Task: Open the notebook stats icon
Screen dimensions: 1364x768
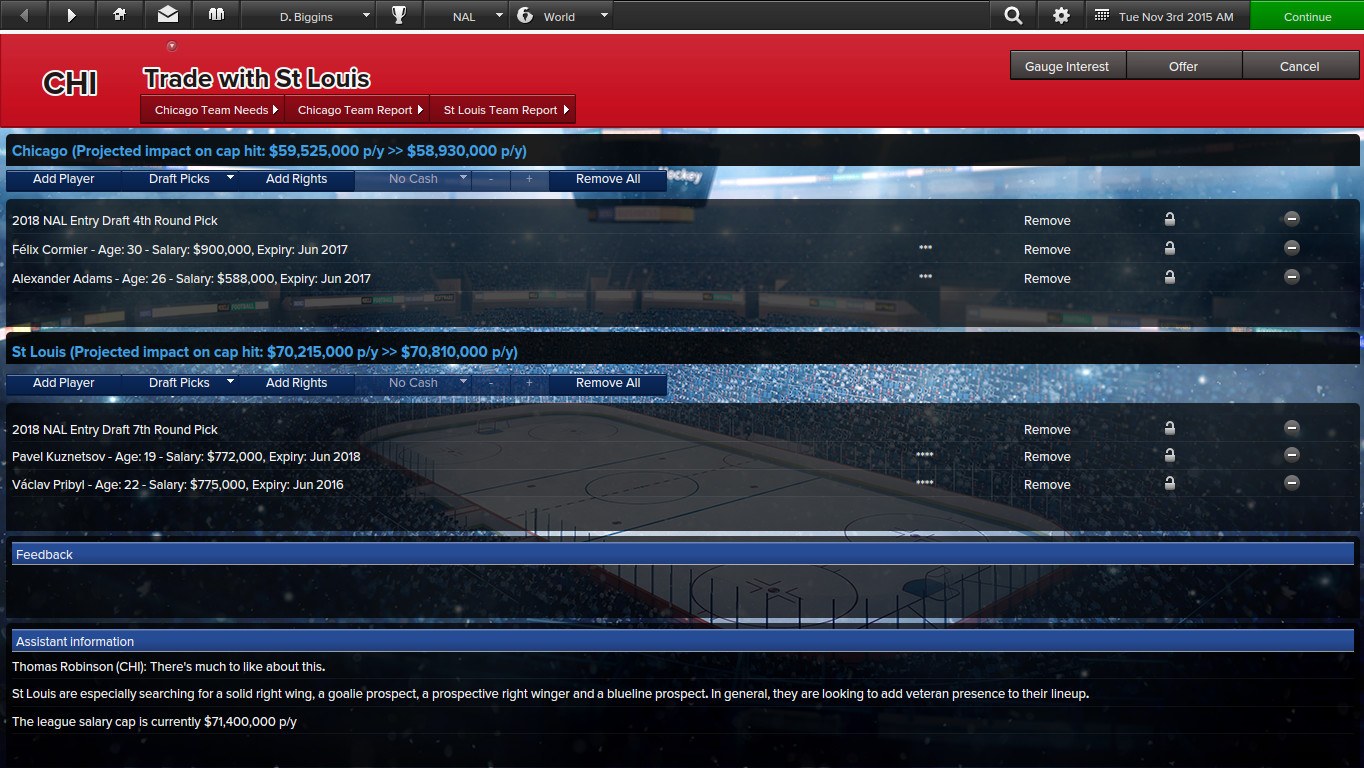Action: (x=216, y=14)
